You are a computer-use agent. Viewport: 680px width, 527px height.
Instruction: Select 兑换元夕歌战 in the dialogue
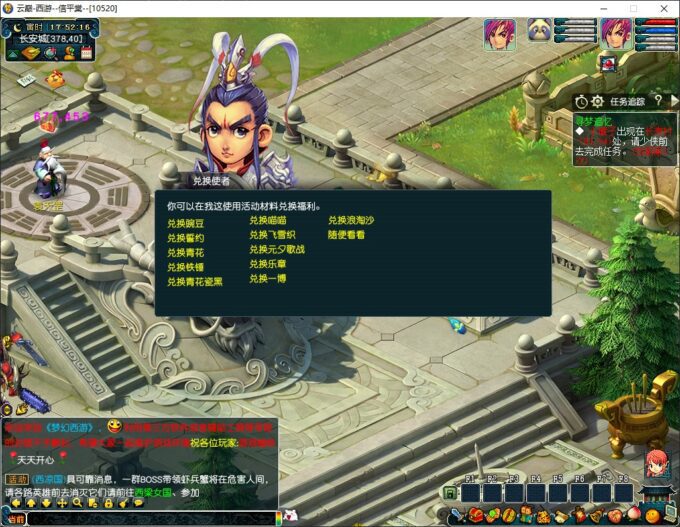pos(277,249)
